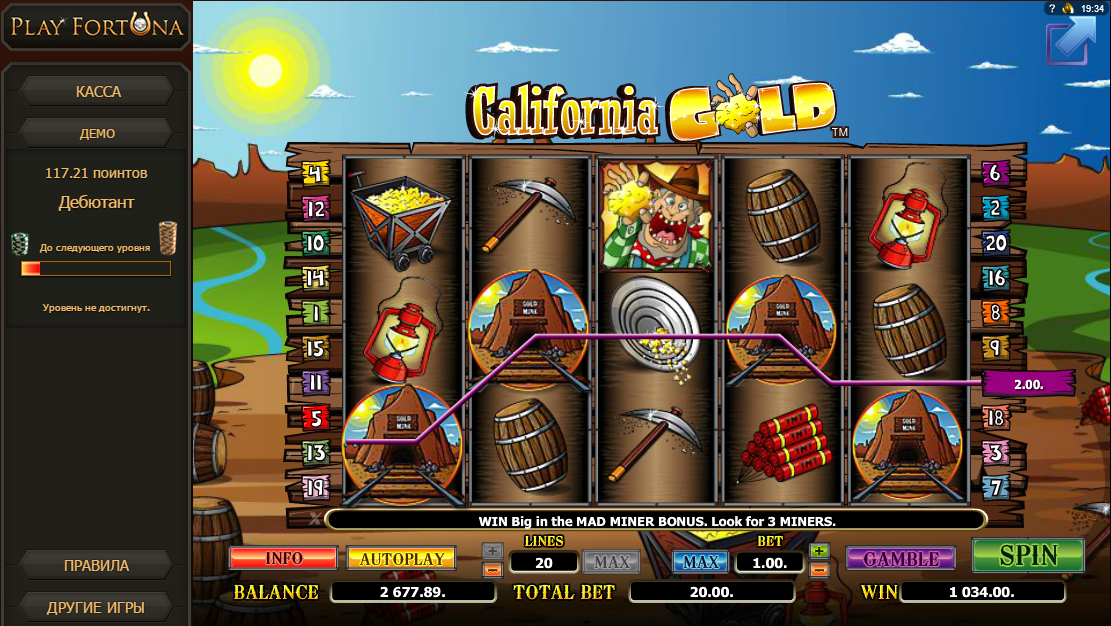Spin the reels with the SPIN button

click(1028, 555)
